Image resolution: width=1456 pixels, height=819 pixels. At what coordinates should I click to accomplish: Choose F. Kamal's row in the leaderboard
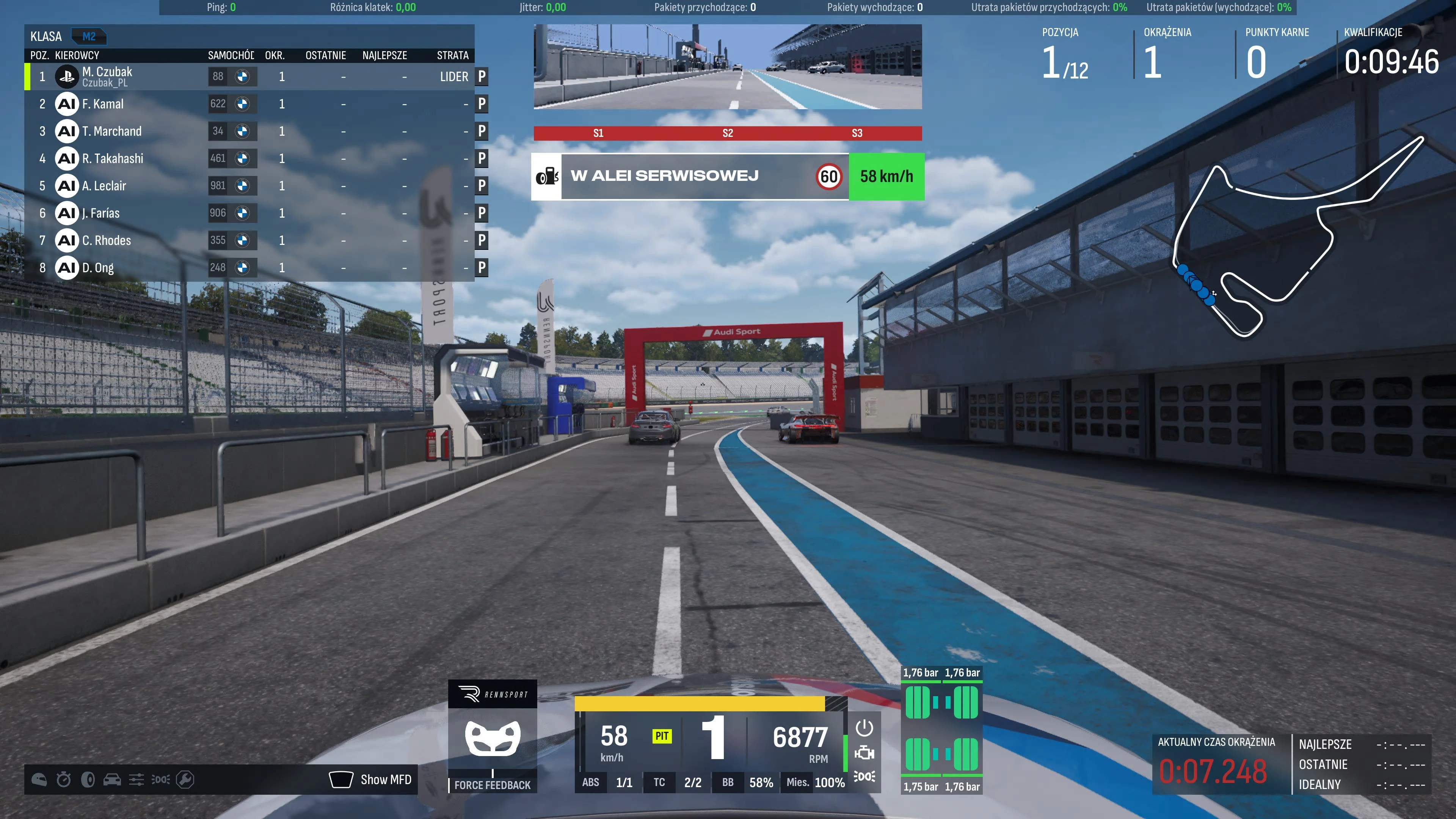(103, 104)
